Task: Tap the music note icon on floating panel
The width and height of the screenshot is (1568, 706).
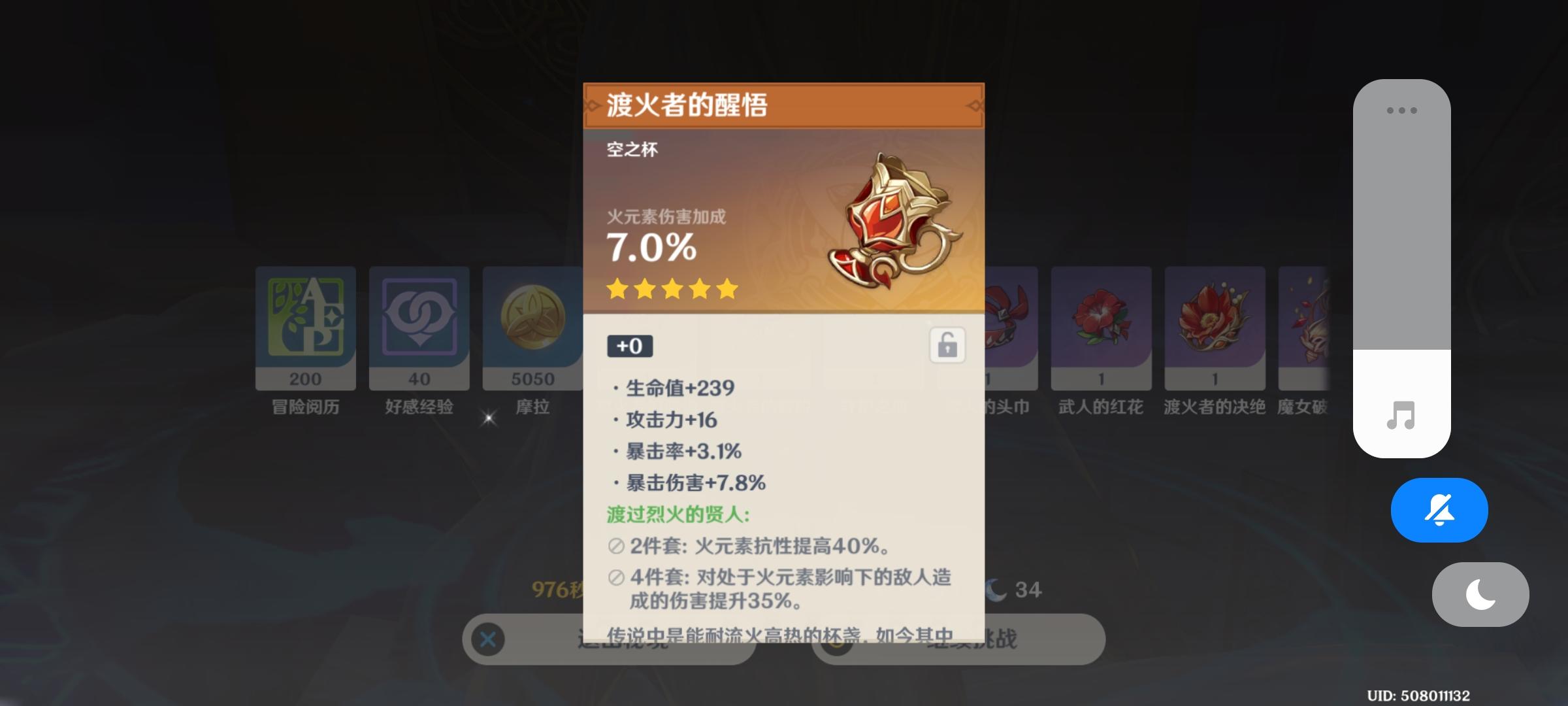Action: 1402,416
